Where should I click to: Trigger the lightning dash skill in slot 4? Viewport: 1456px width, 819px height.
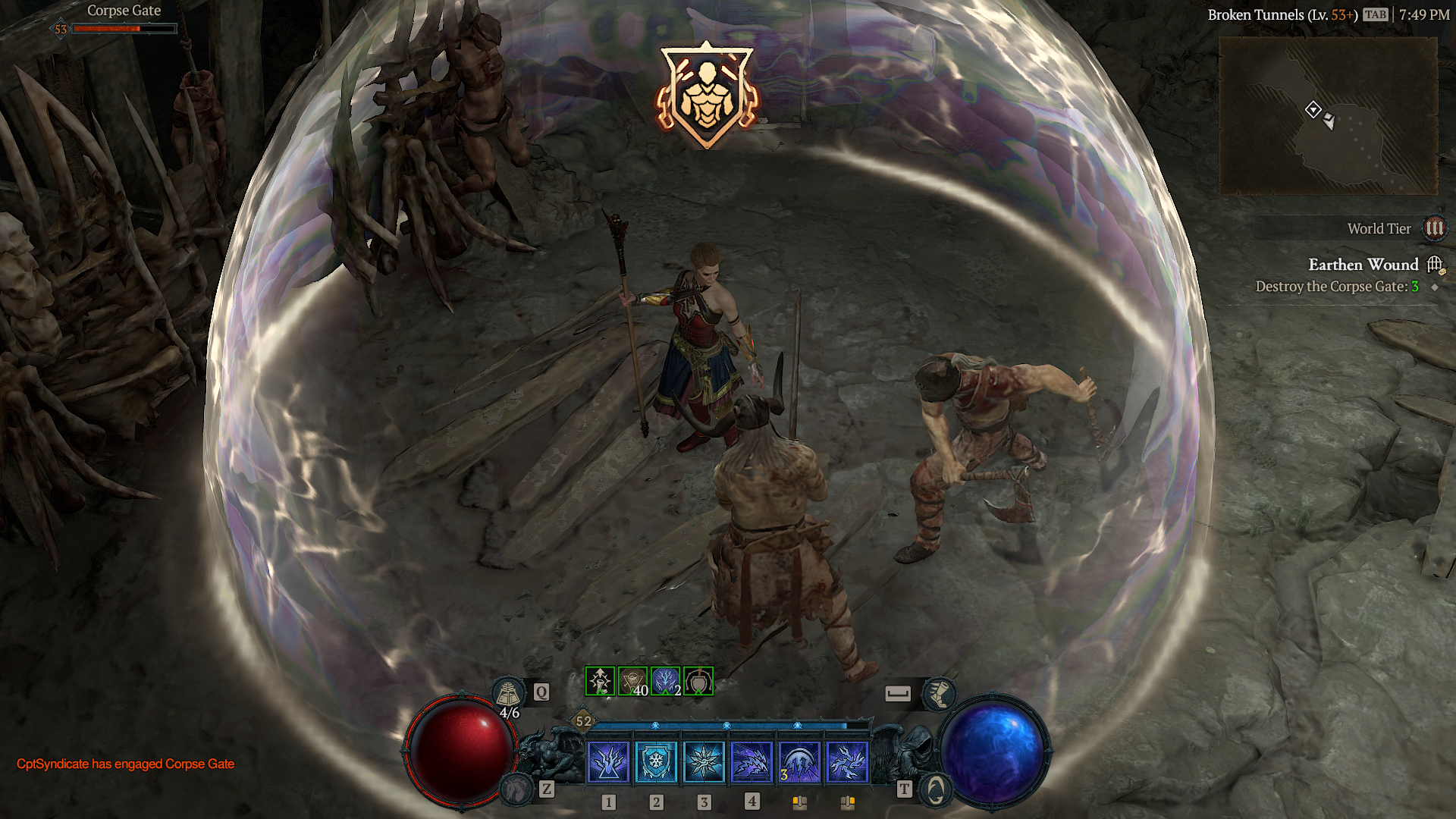coord(752,761)
